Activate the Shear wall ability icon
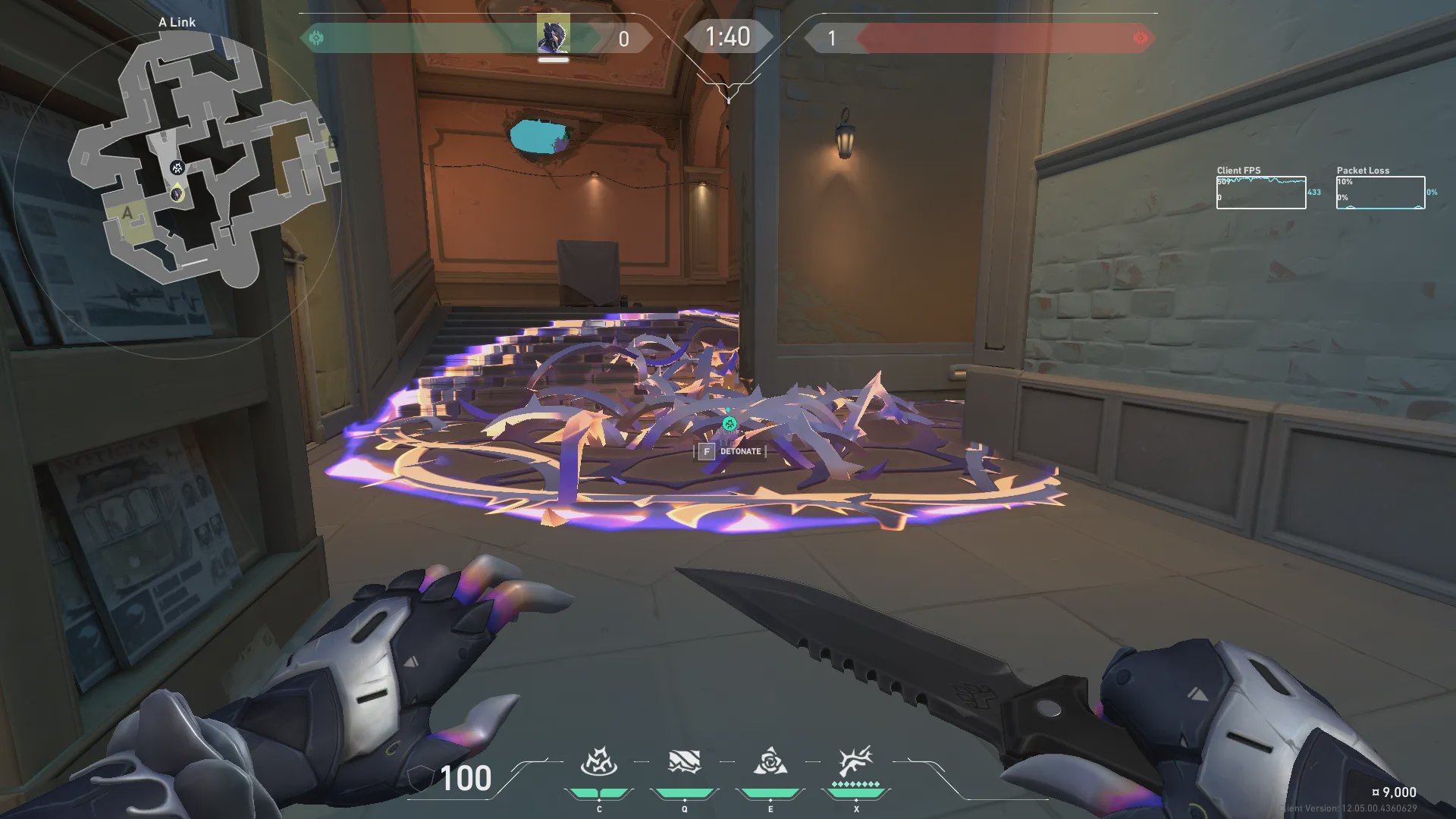Screen dimensions: 1456x819 pyautogui.click(x=684, y=761)
